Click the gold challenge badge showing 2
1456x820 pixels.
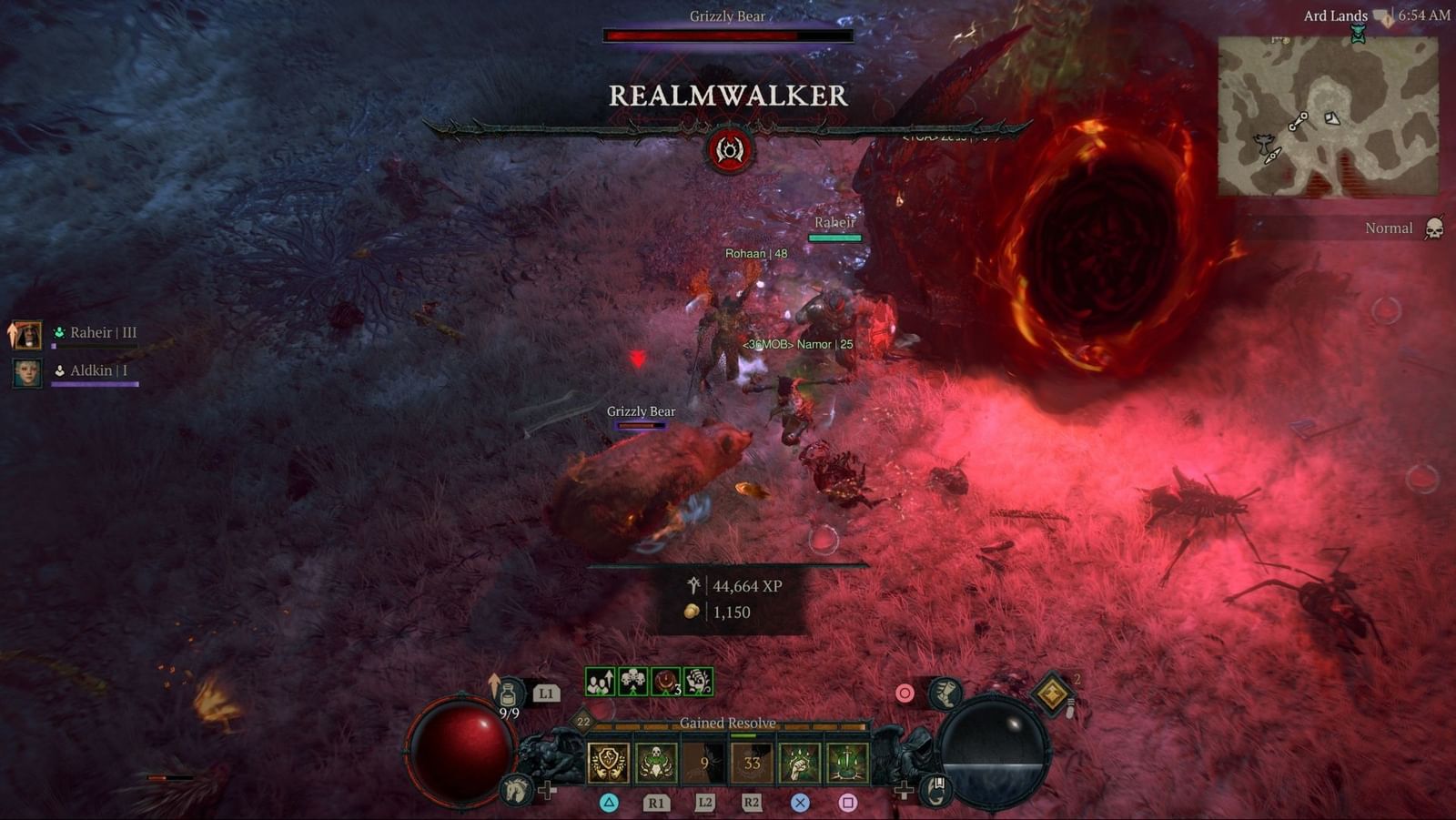(x=1053, y=694)
